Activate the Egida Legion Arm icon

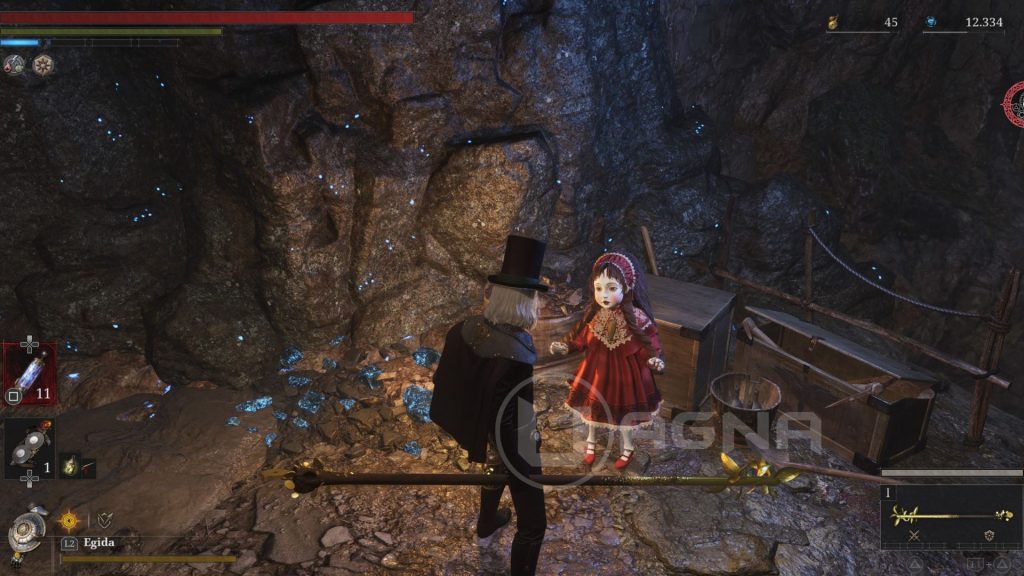(27, 530)
